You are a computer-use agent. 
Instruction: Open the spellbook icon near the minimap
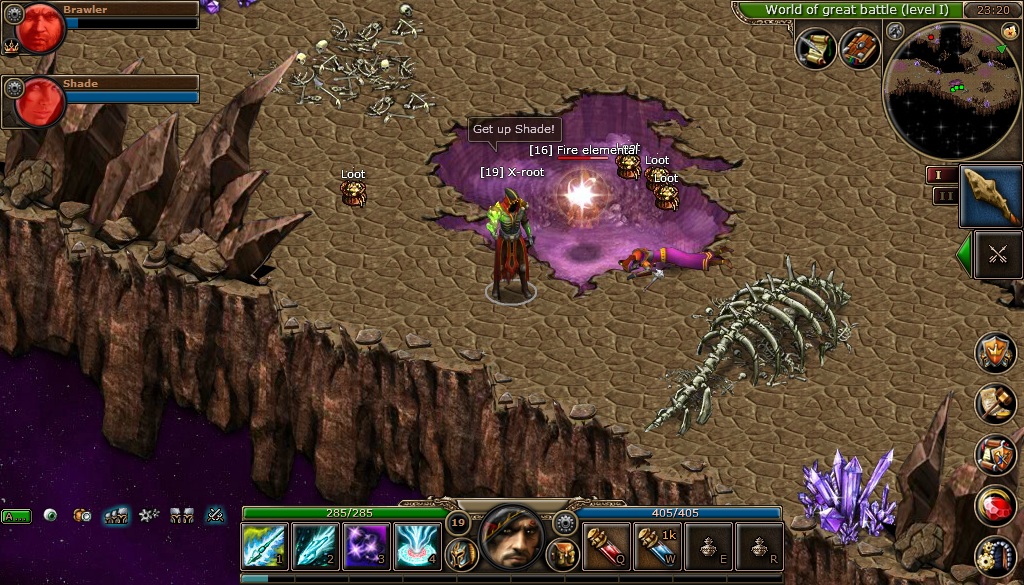click(x=859, y=48)
